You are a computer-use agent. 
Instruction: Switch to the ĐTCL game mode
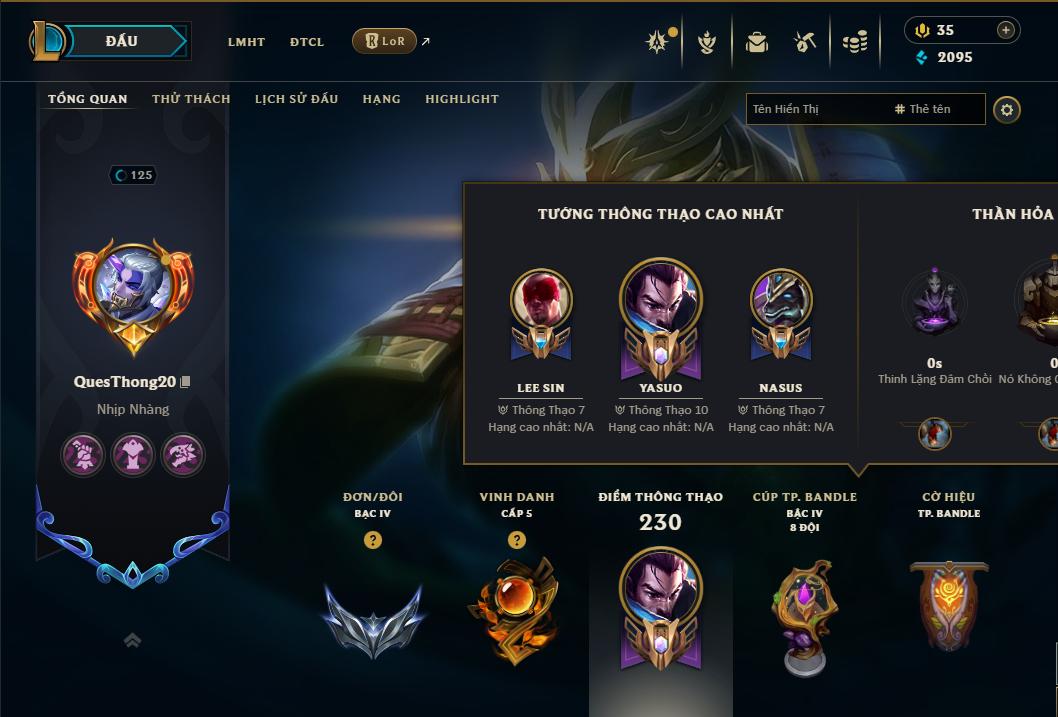[x=307, y=42]
